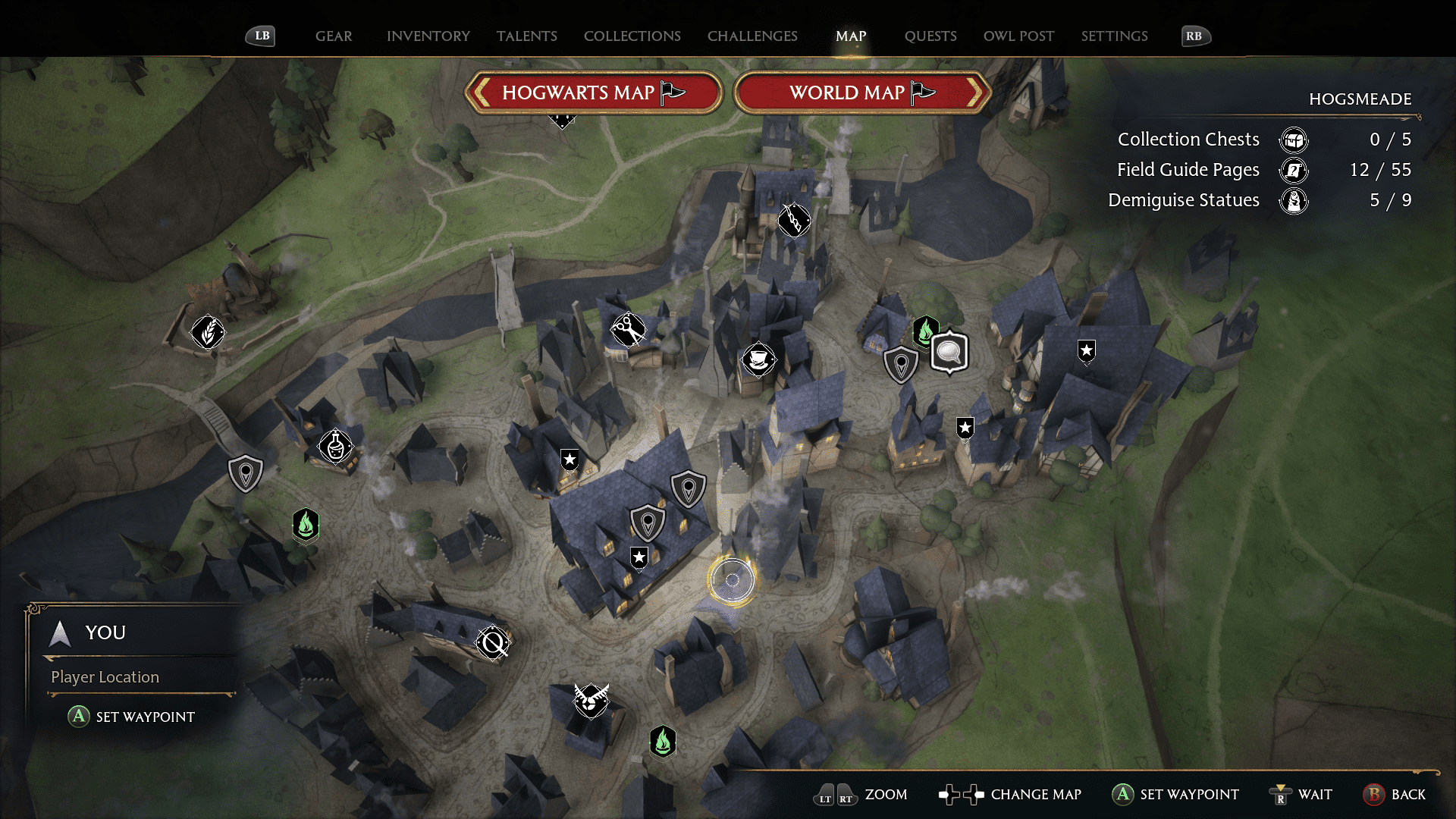Screen dimensions: 1456x819
Task: Select the green floo flame near the player
Action: pos(662,742)
